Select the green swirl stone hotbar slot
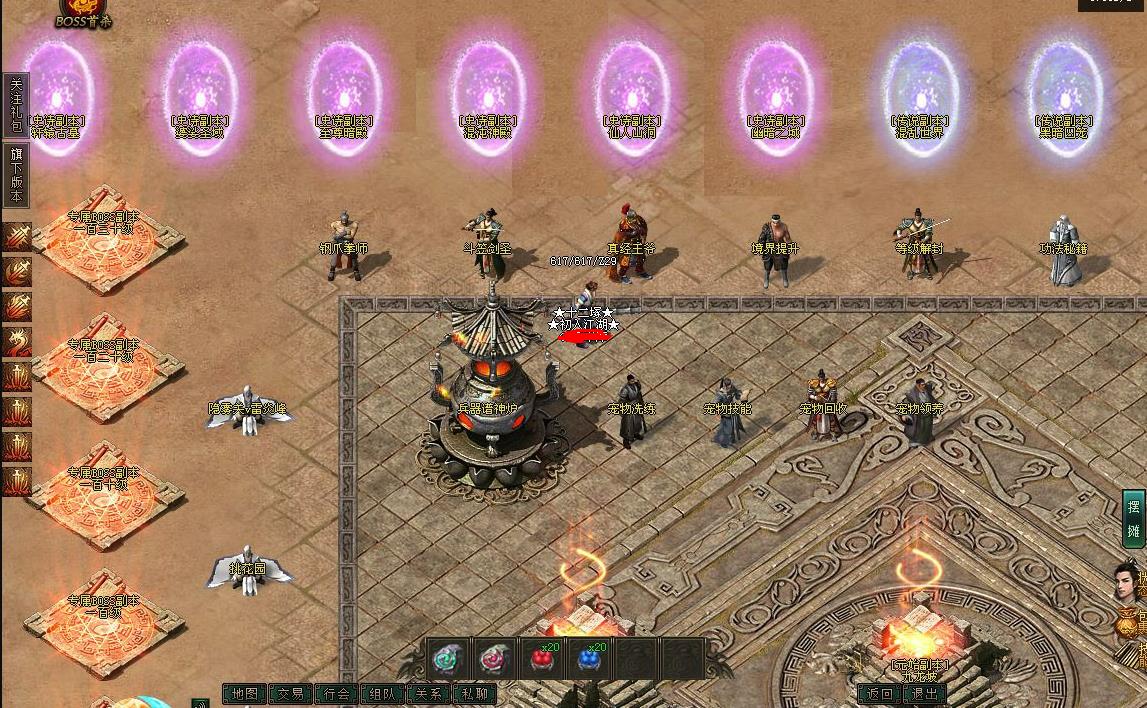 447,659
